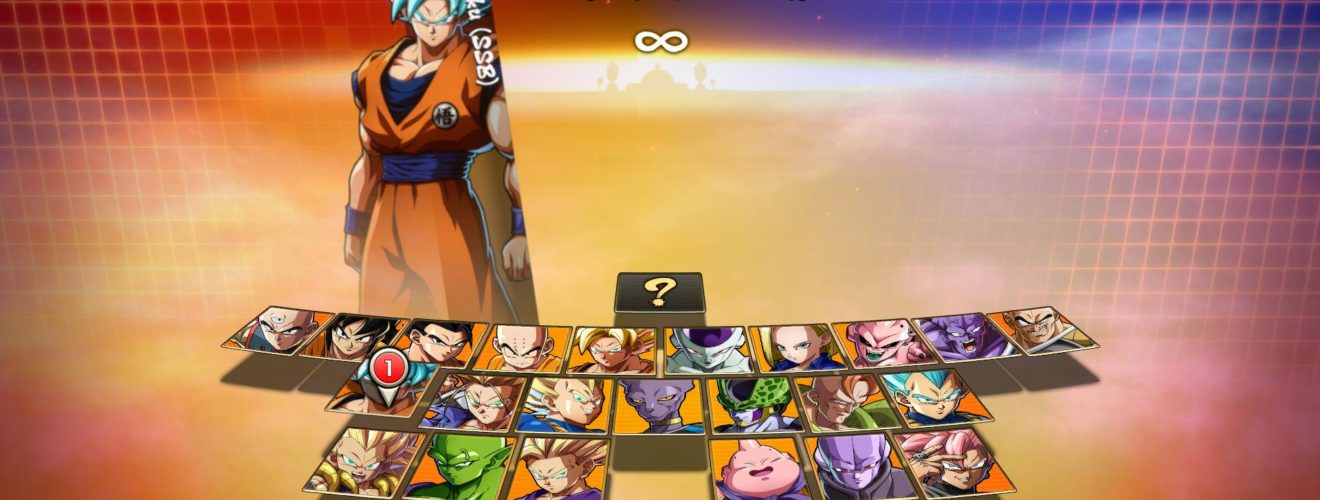Pick the random select question mark tile
The width and height of the screenshot is (1320, 500).
point(659,292)
